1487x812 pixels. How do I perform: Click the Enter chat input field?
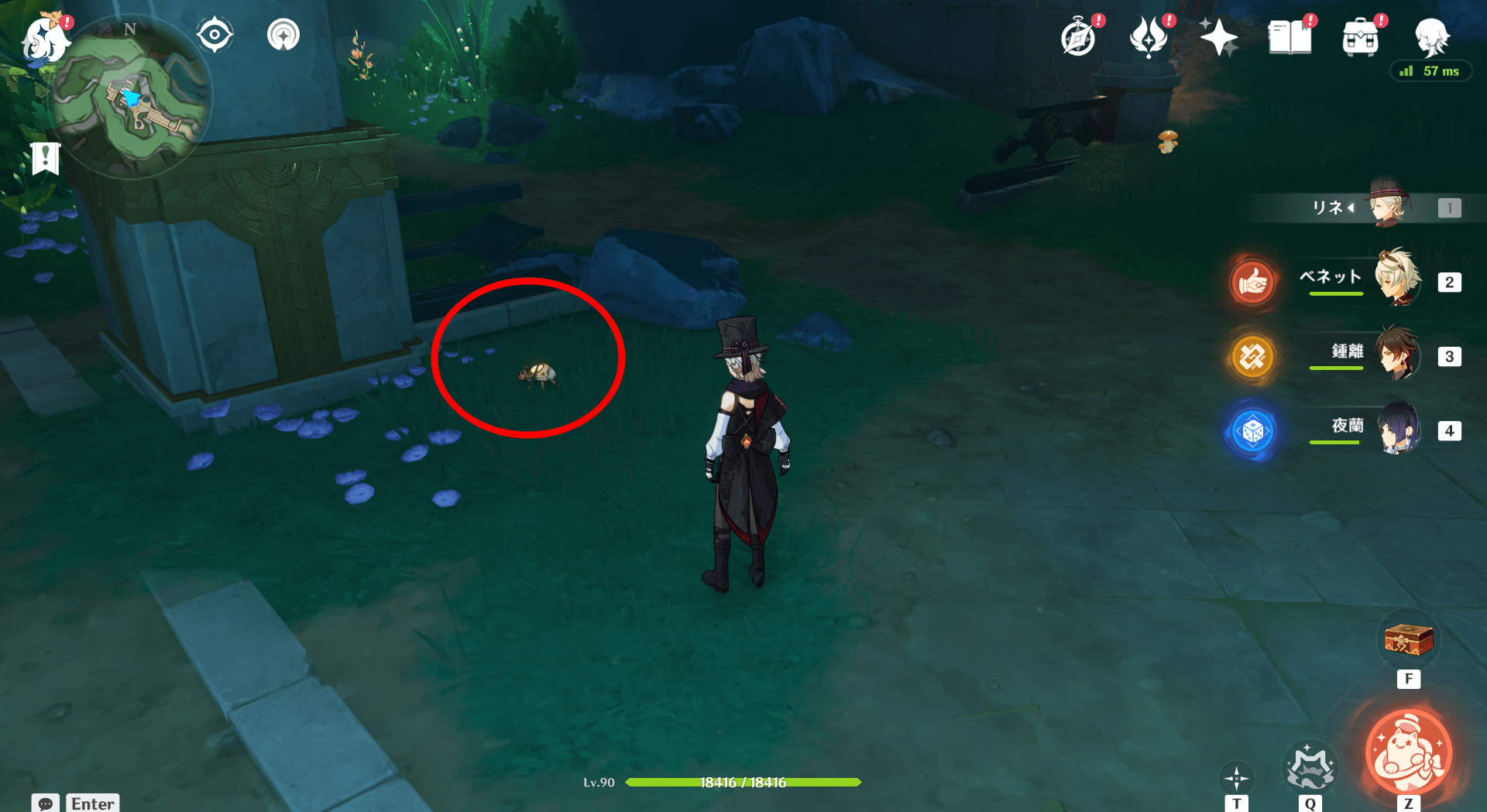[92, 803]
